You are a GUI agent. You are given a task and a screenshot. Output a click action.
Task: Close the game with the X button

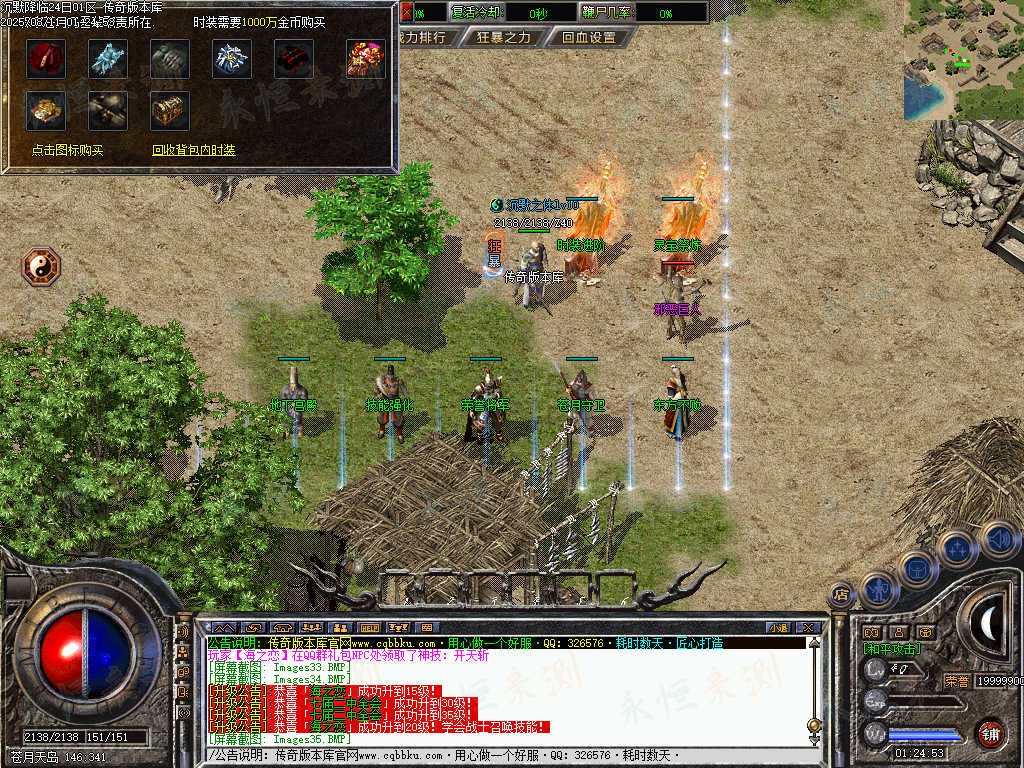[x=808, y=627]
